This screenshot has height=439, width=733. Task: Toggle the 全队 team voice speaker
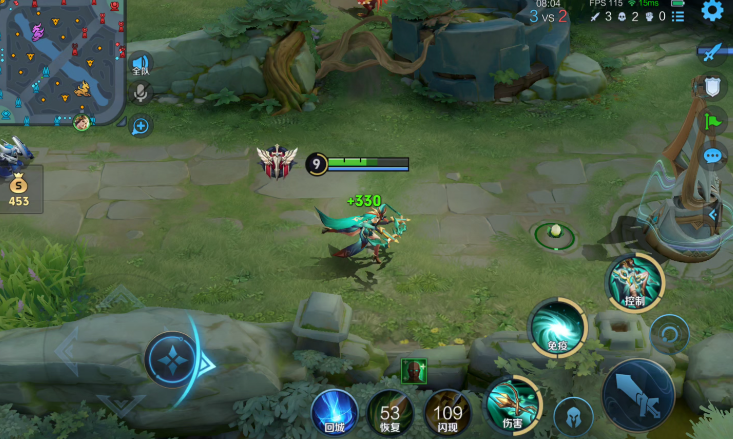(141, 64)
